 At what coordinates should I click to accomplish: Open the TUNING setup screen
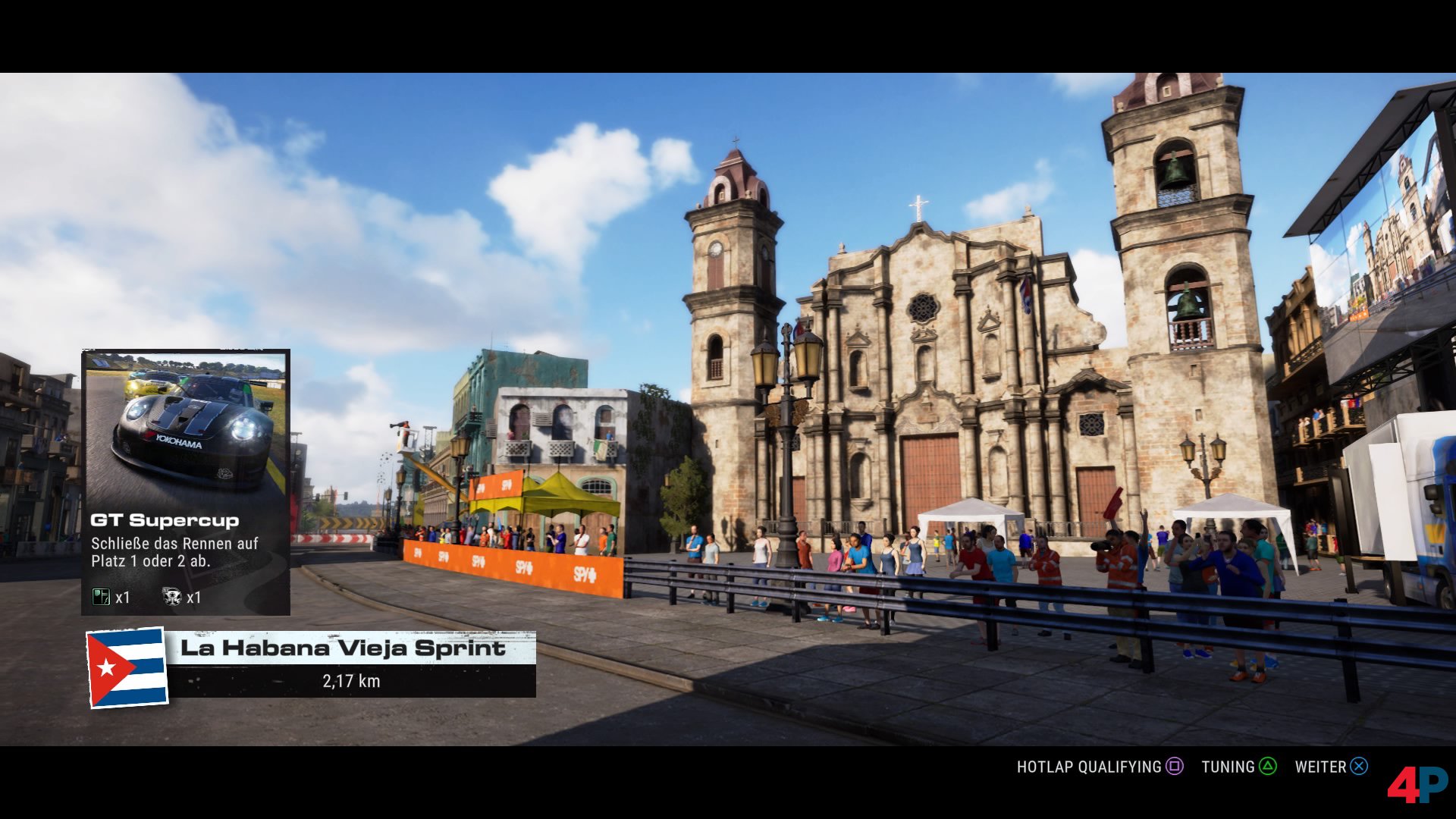[x=1228, y=767]
